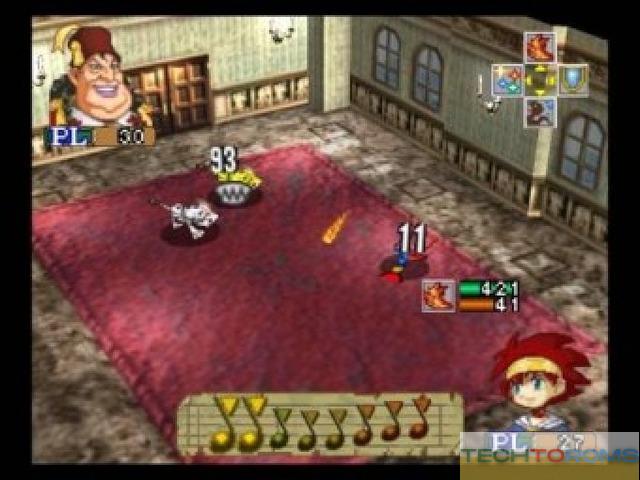Image resolution: width=640 pixels, height=480 pixels.
Task: Pick the red character icon at the cross bottom
Action: click(x=540, y=111)
